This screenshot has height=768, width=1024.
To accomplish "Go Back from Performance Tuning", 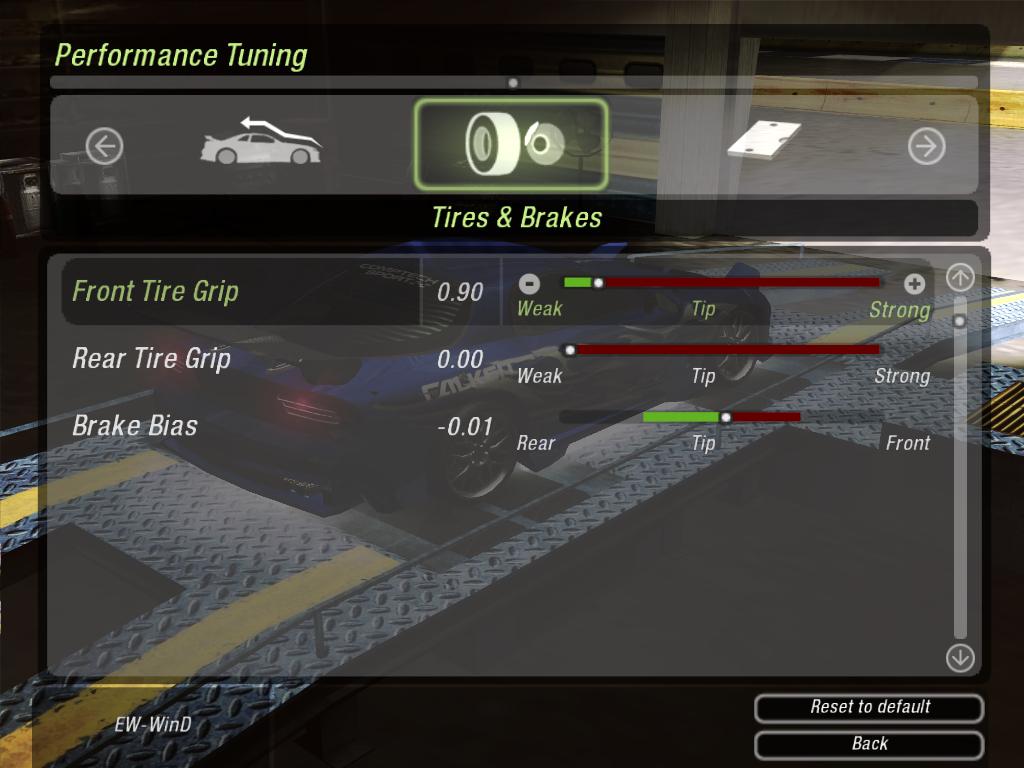I will tap(869, 744).
